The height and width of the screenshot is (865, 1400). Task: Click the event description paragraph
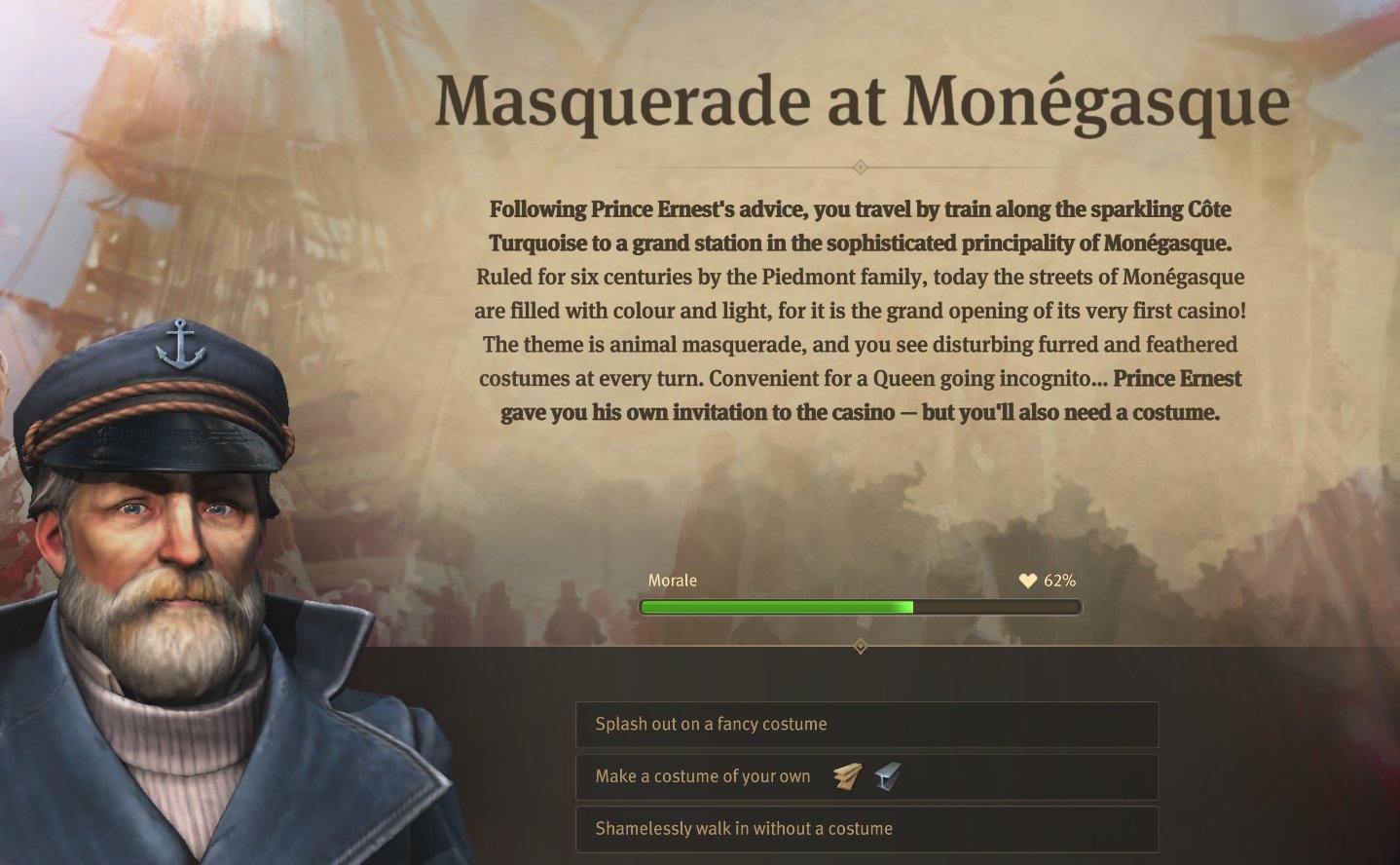point(861,310)
